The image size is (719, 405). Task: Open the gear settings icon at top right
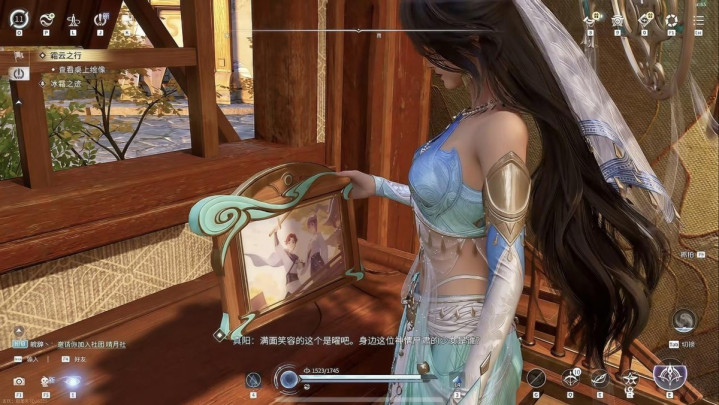pos(671,19)
